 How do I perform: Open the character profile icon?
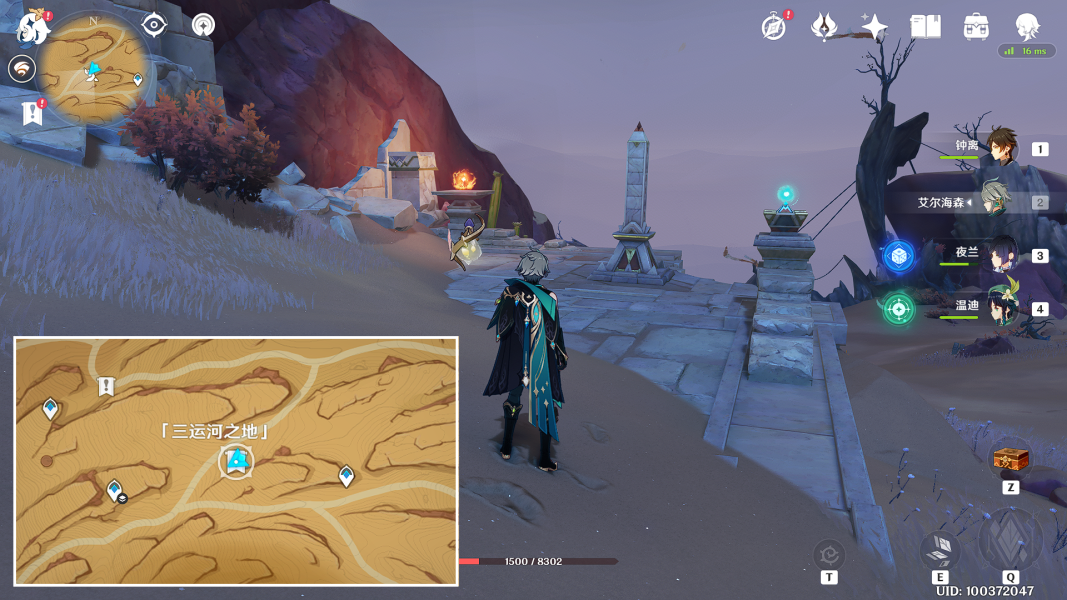[1027, 27]
